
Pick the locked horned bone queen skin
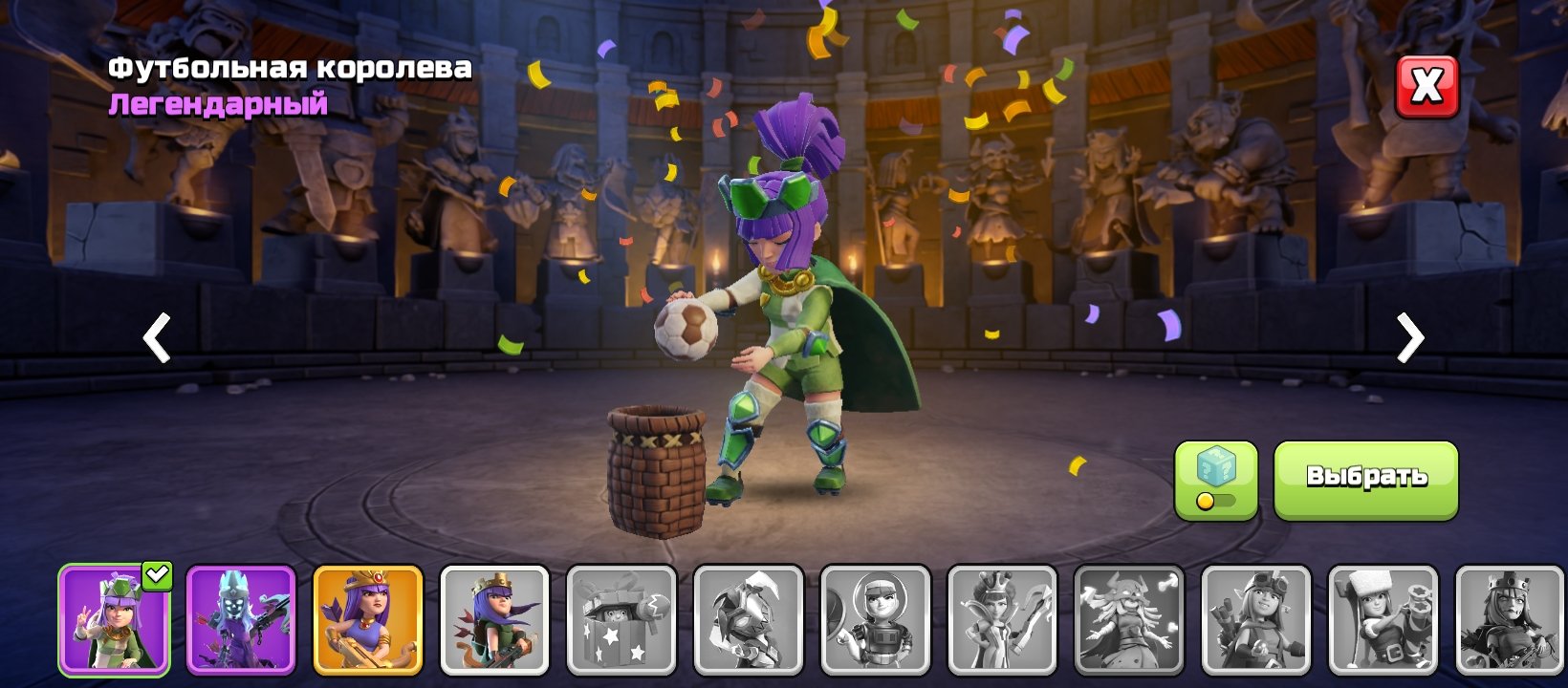pyautogui.click(x=1129, y=619)
